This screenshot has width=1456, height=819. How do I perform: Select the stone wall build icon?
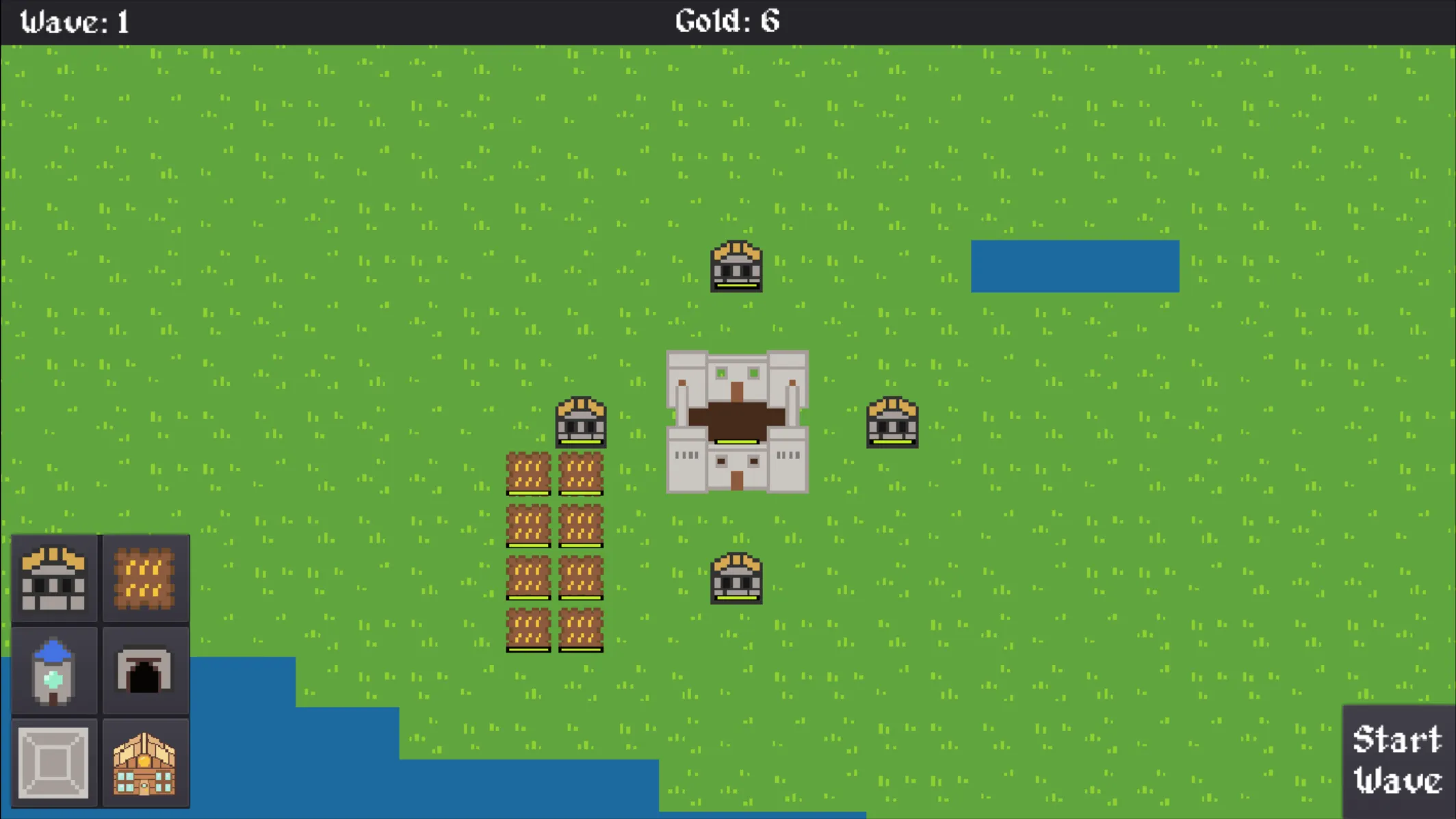point(55,761)
